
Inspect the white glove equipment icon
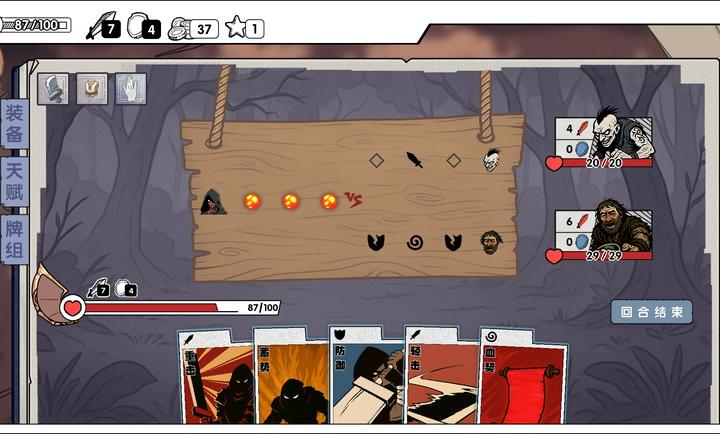[x=130, y=88]
